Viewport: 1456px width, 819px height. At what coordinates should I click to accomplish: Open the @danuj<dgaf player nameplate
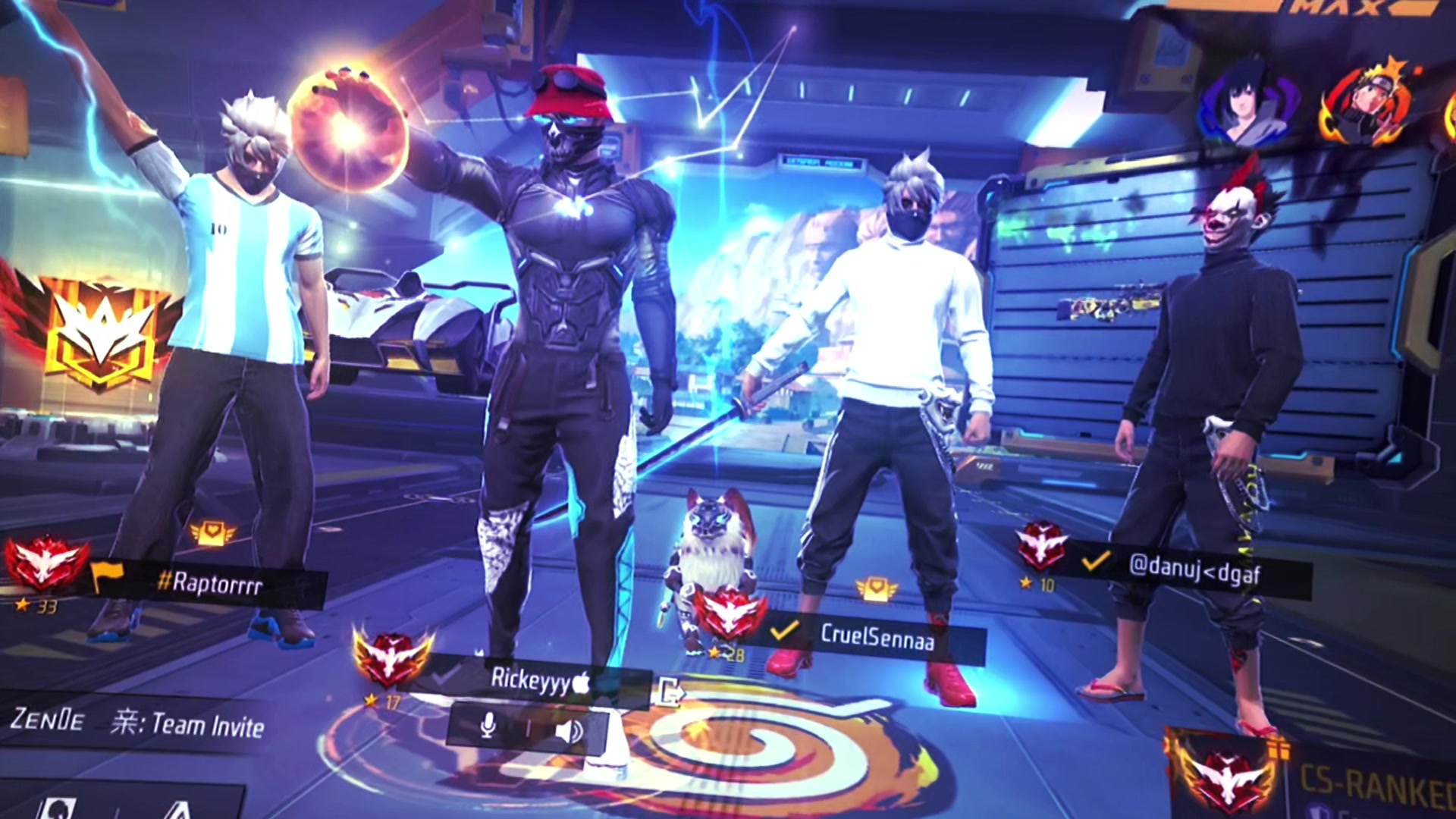(1194, 569)
